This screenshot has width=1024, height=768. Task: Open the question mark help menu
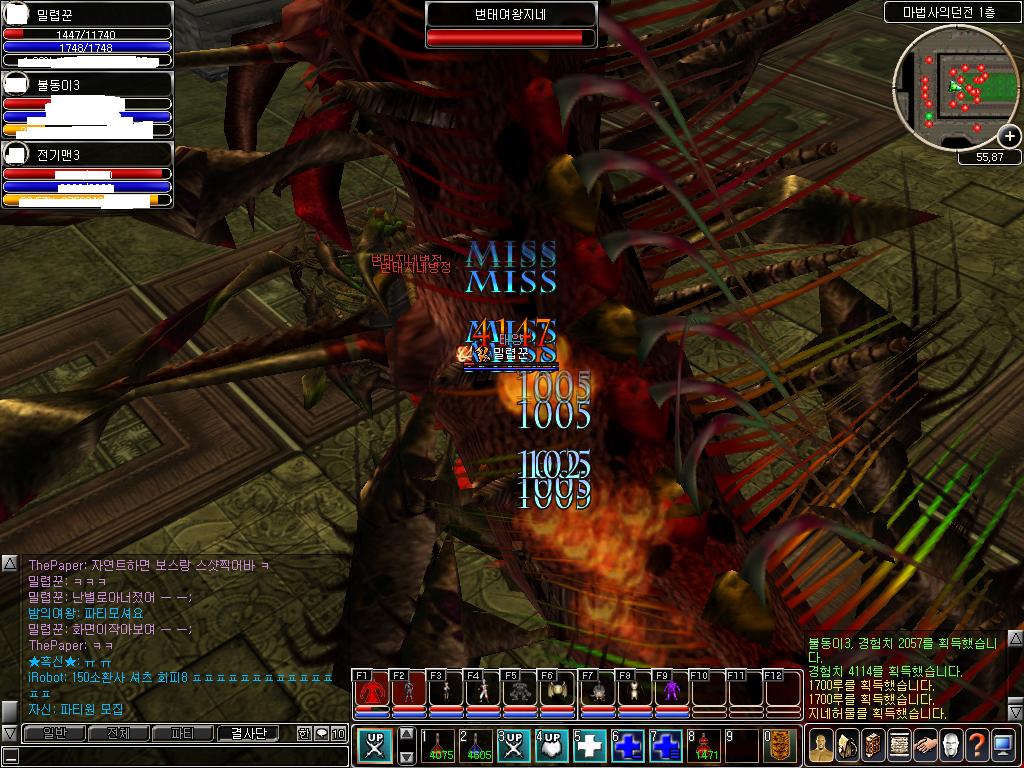[x=977, y=746]
